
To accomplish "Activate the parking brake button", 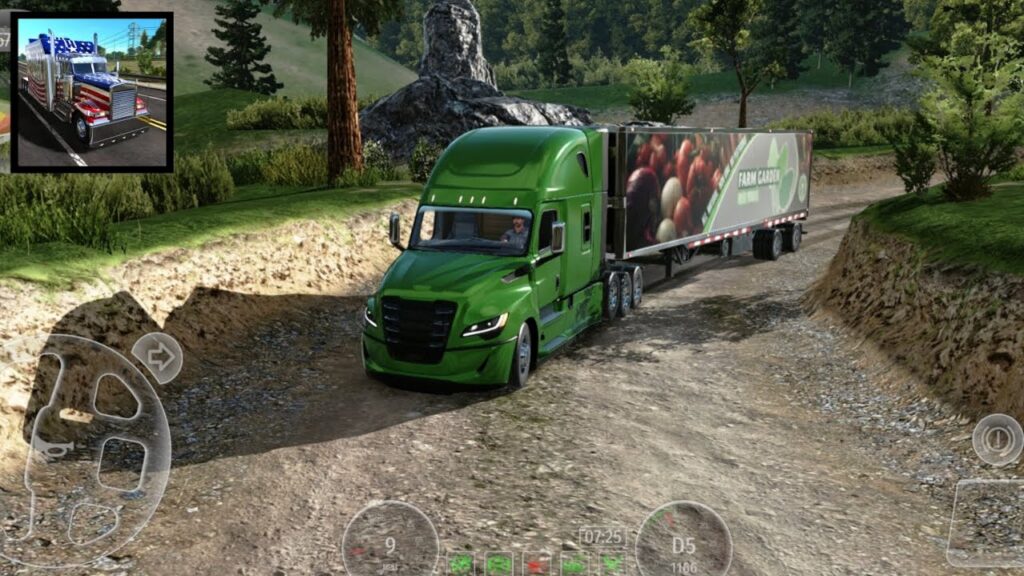I will [996, 439].
